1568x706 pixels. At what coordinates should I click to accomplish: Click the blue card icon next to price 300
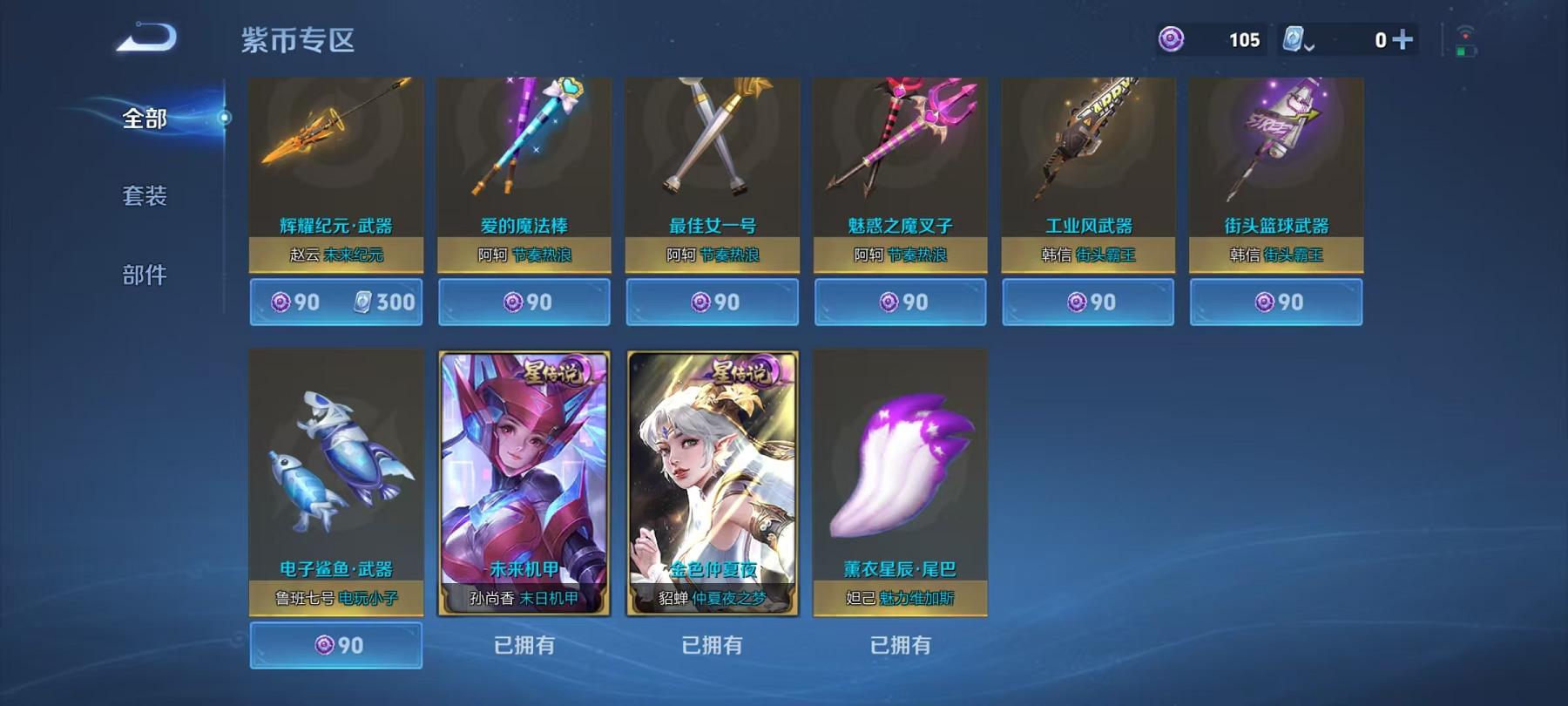tap(362, 302)
